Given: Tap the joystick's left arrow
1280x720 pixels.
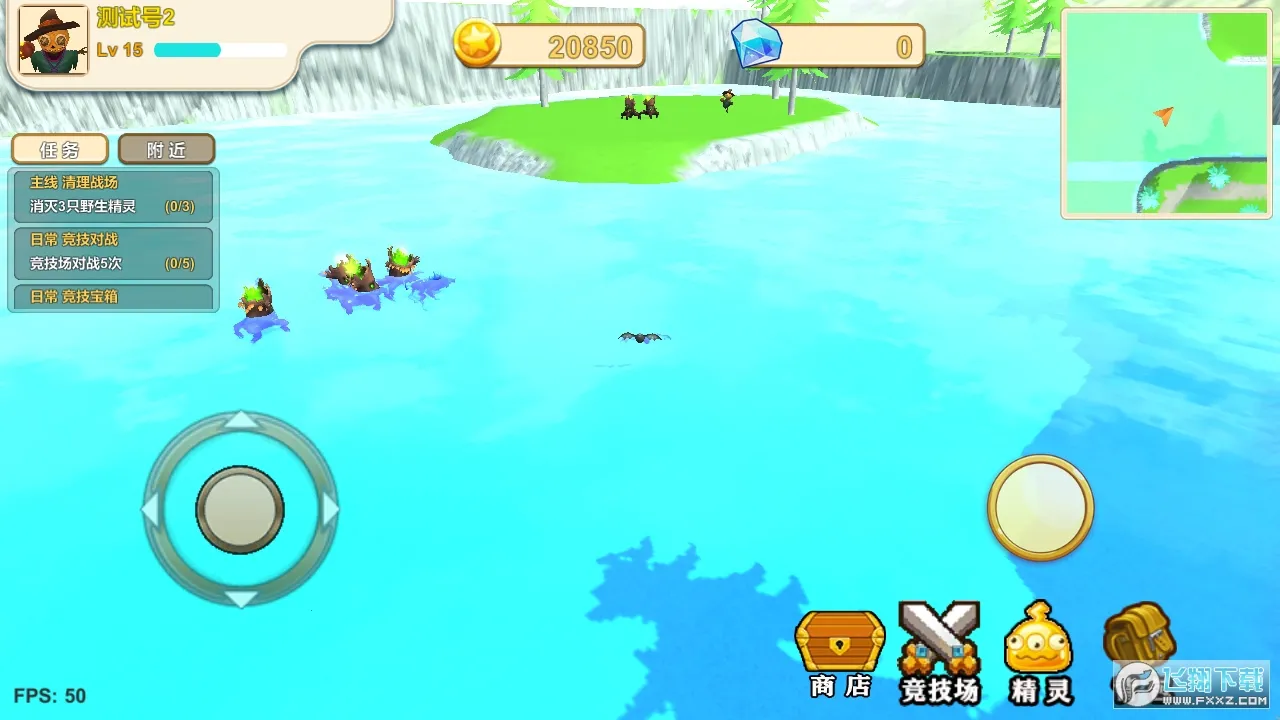Looking at the screenshot, I should tap(150, 509).
